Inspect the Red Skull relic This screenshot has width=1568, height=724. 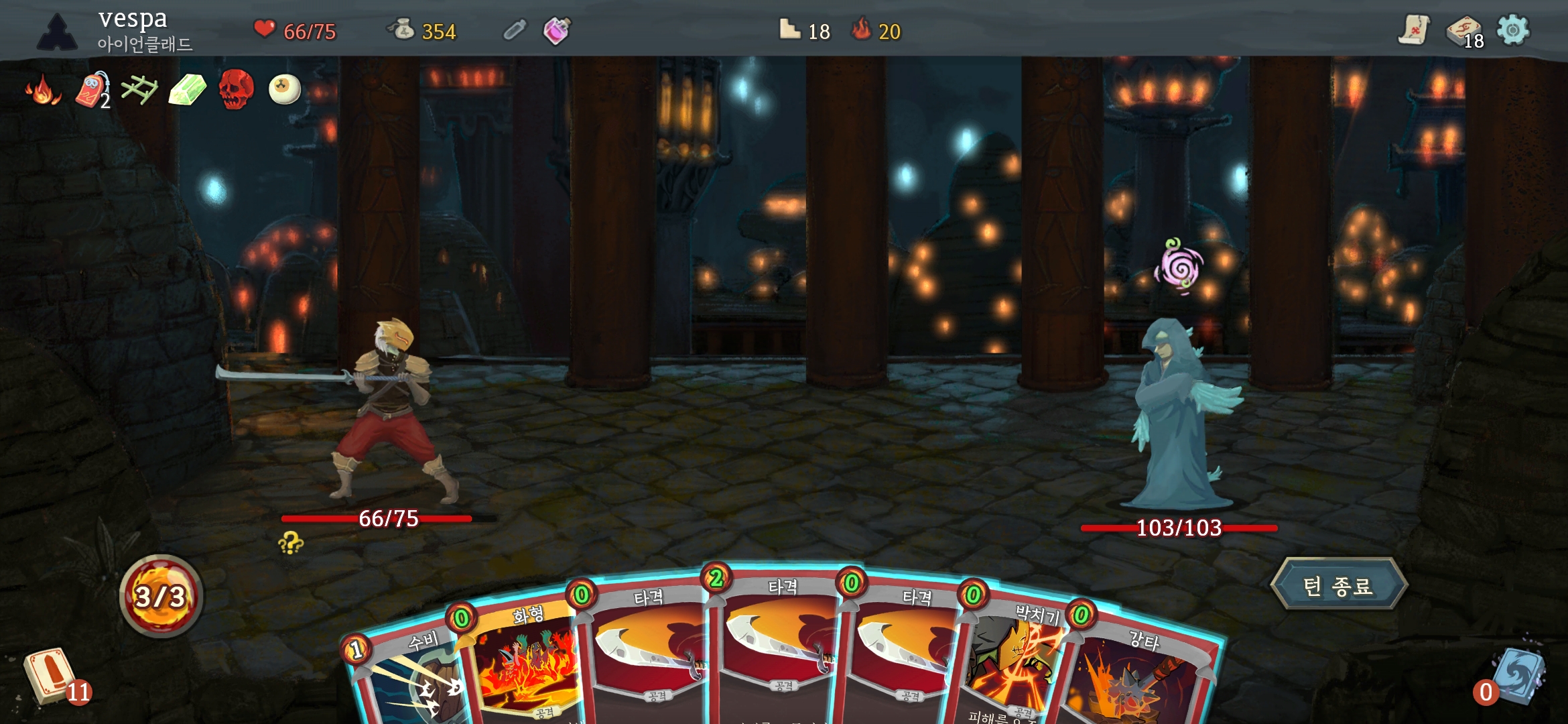click(236, 90)
